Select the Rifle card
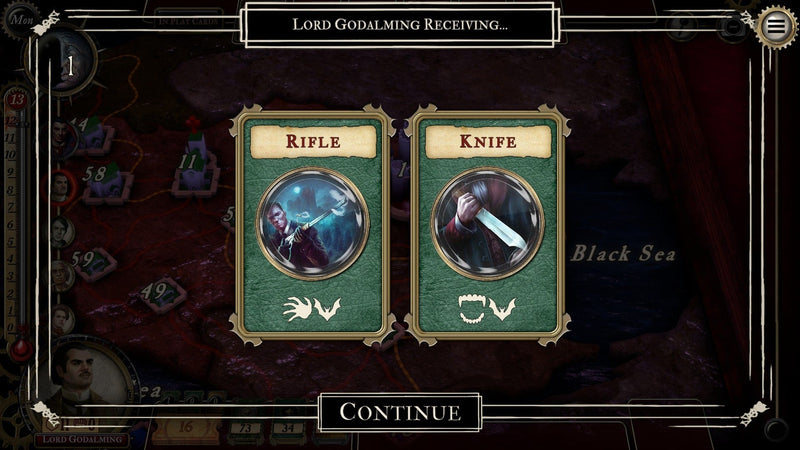 (x=312, y=226)
